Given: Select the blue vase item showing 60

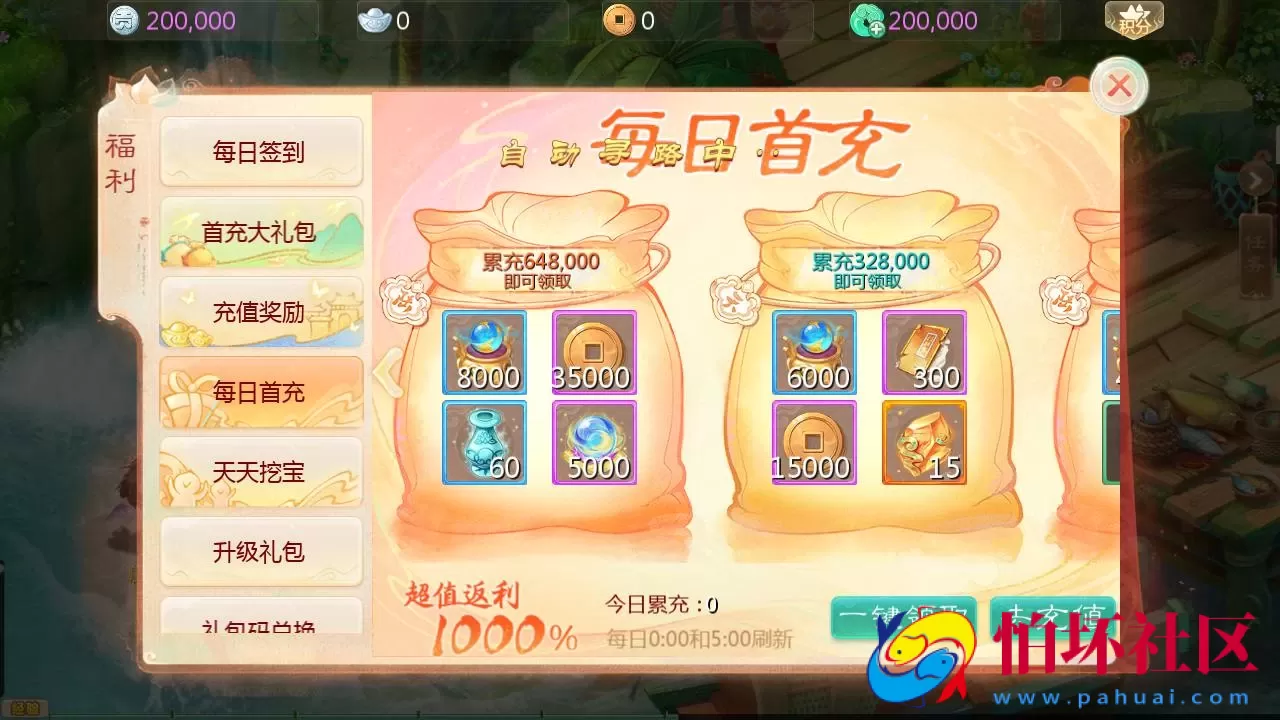Looking at the screenshot, I should tap(484, 442).
